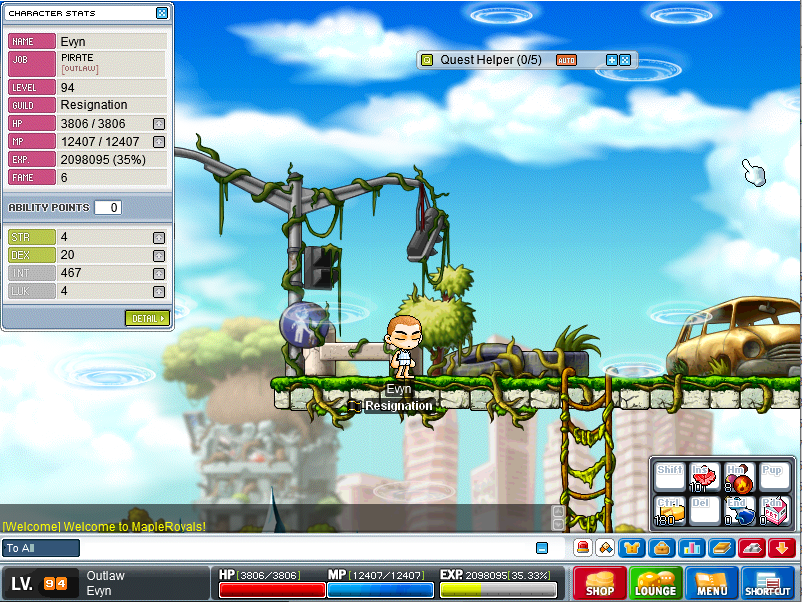Show the Shortcut menu
The width and height of the screenshot is (802, 602).
pyautogui.click(x=768, y=583)
